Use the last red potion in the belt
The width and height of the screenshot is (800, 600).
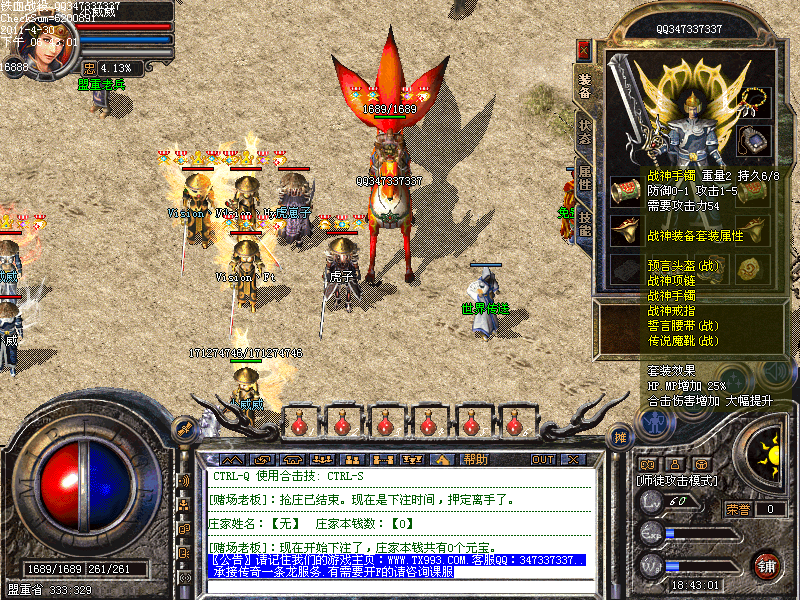pyautogui.click(x=516, y=423)
